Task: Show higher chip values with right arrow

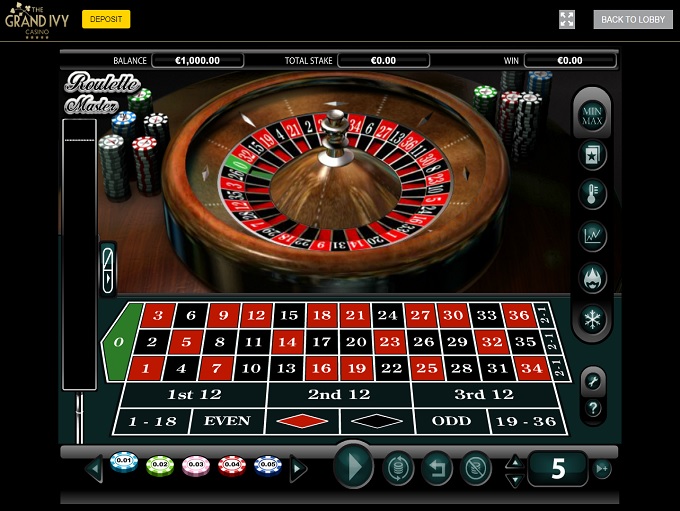Action: (x=298, y=467)
